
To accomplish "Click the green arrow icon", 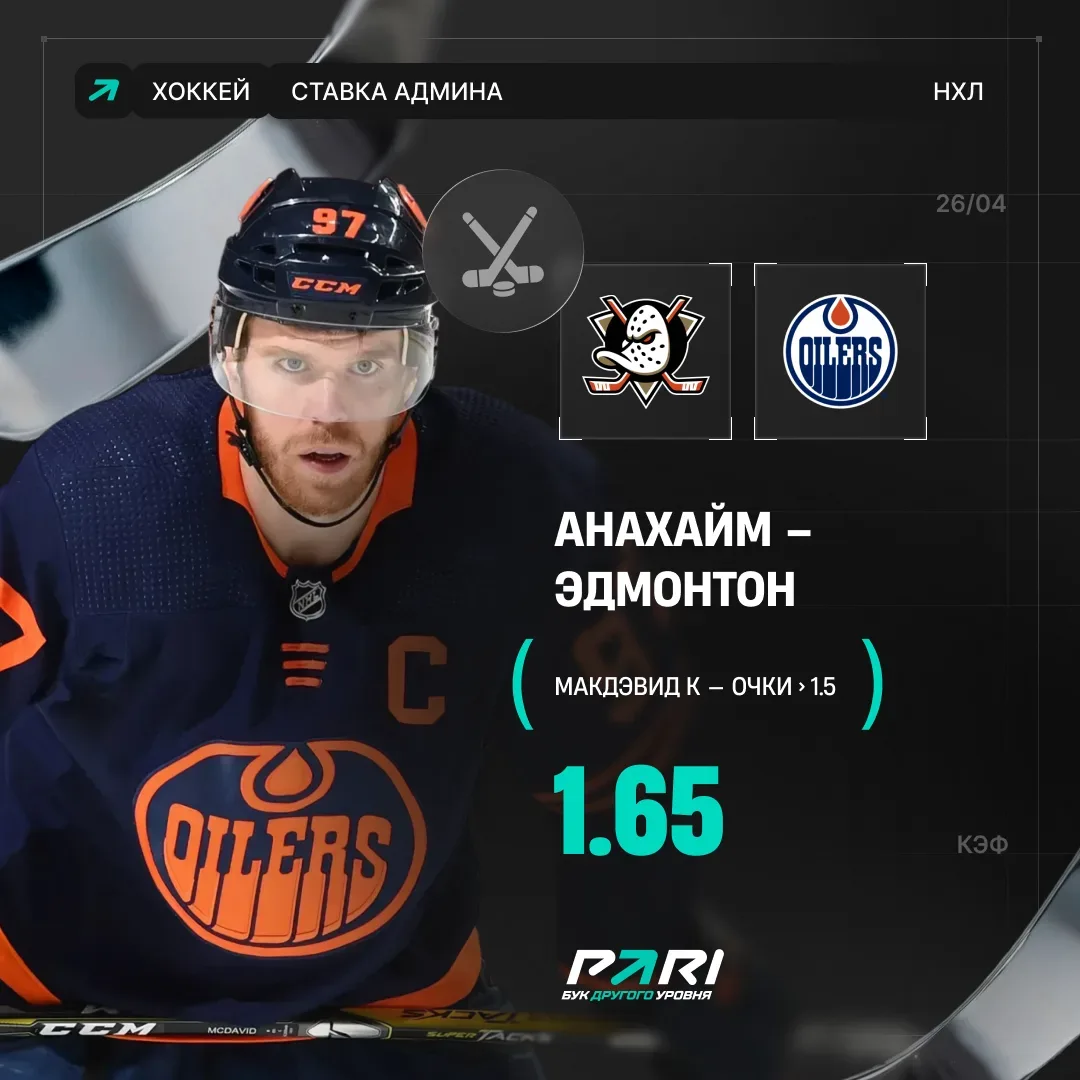I will (103, 92).
